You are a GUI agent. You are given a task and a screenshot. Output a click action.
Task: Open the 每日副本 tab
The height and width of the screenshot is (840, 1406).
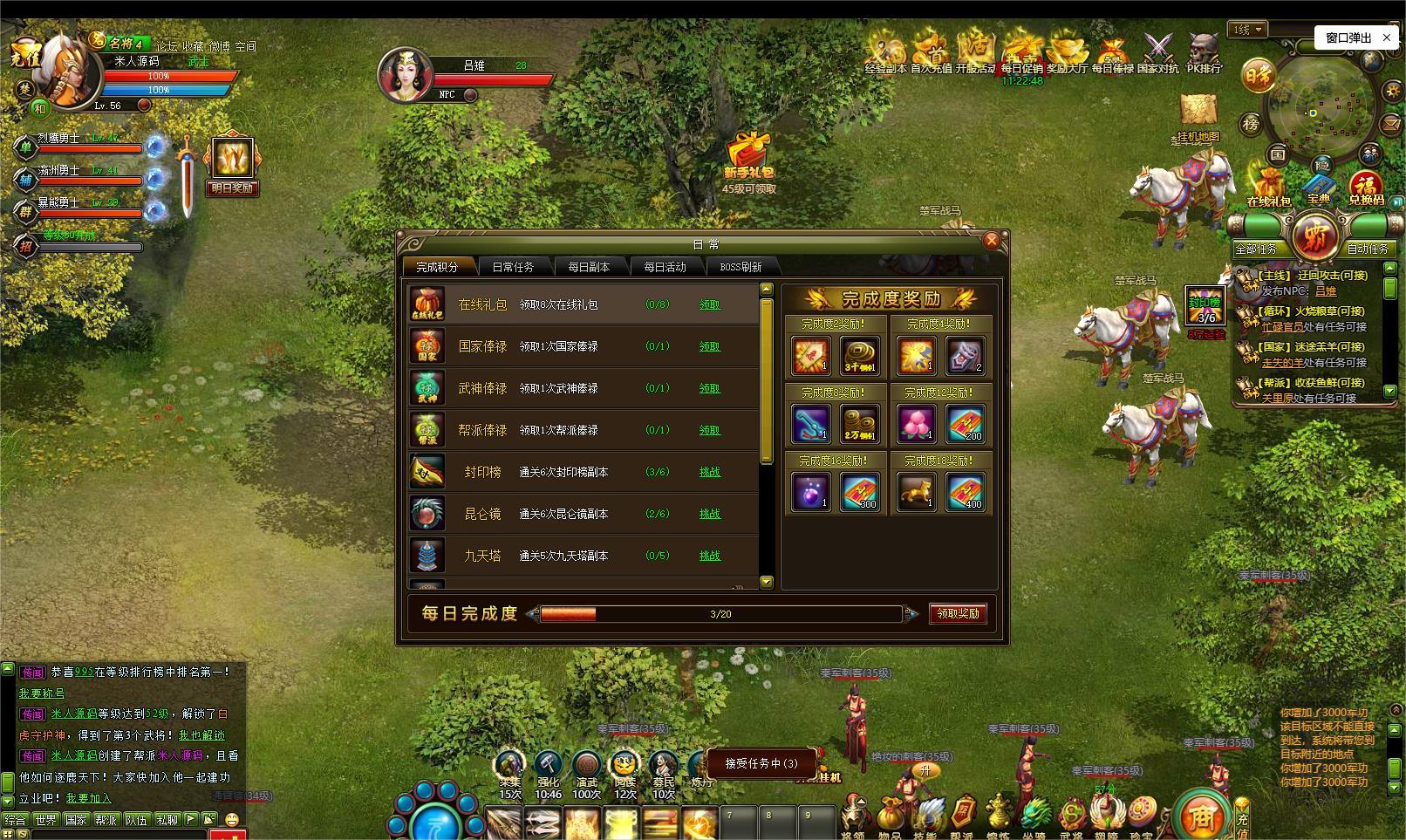pyautogui.click(x=589, y=267)
